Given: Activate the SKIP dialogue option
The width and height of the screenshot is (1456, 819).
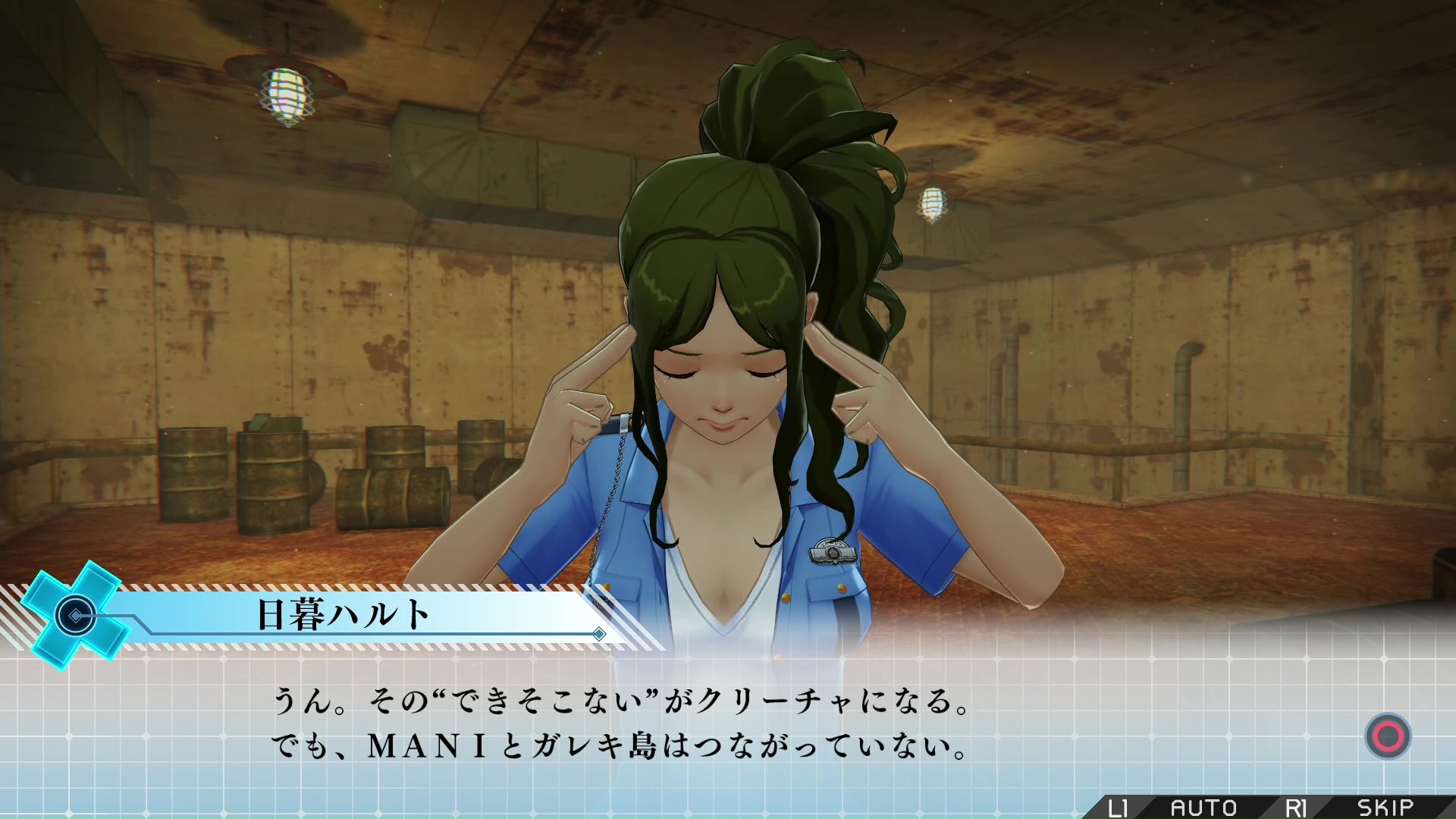Looking at the screenshot, I should (1385, 807).
